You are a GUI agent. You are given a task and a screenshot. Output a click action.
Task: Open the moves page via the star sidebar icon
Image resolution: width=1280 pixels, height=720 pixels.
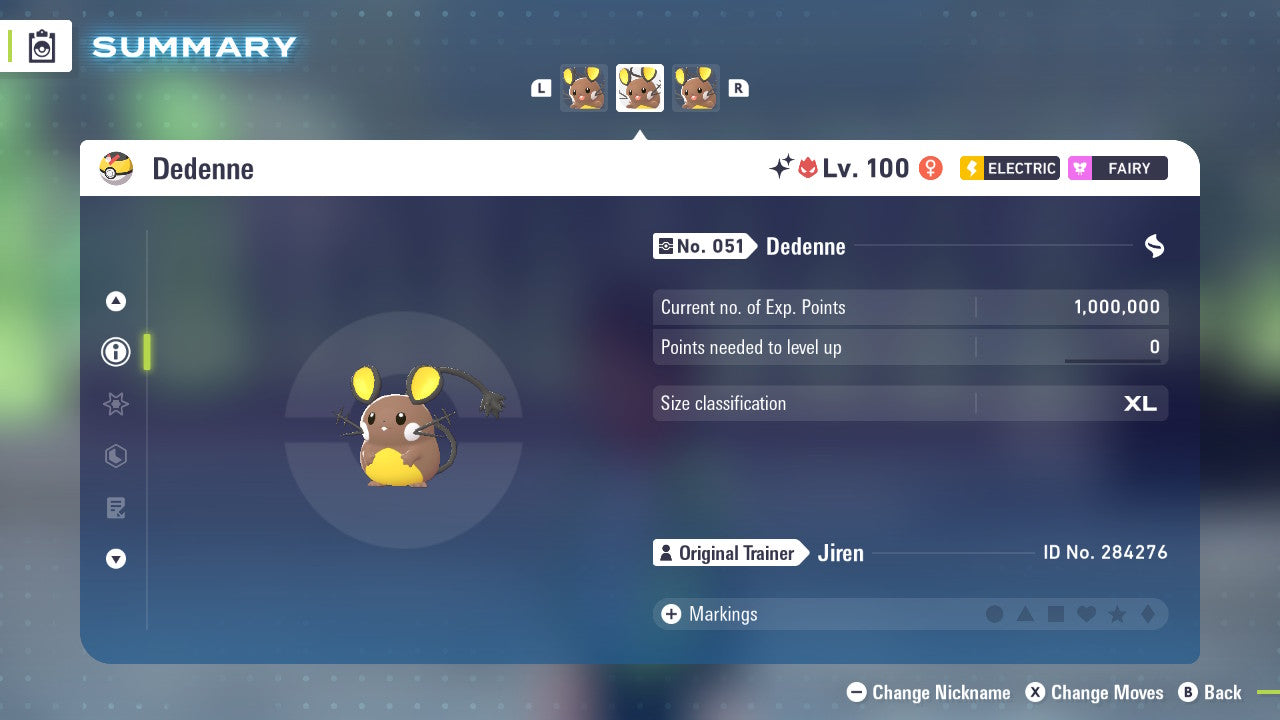pos(115,404)
